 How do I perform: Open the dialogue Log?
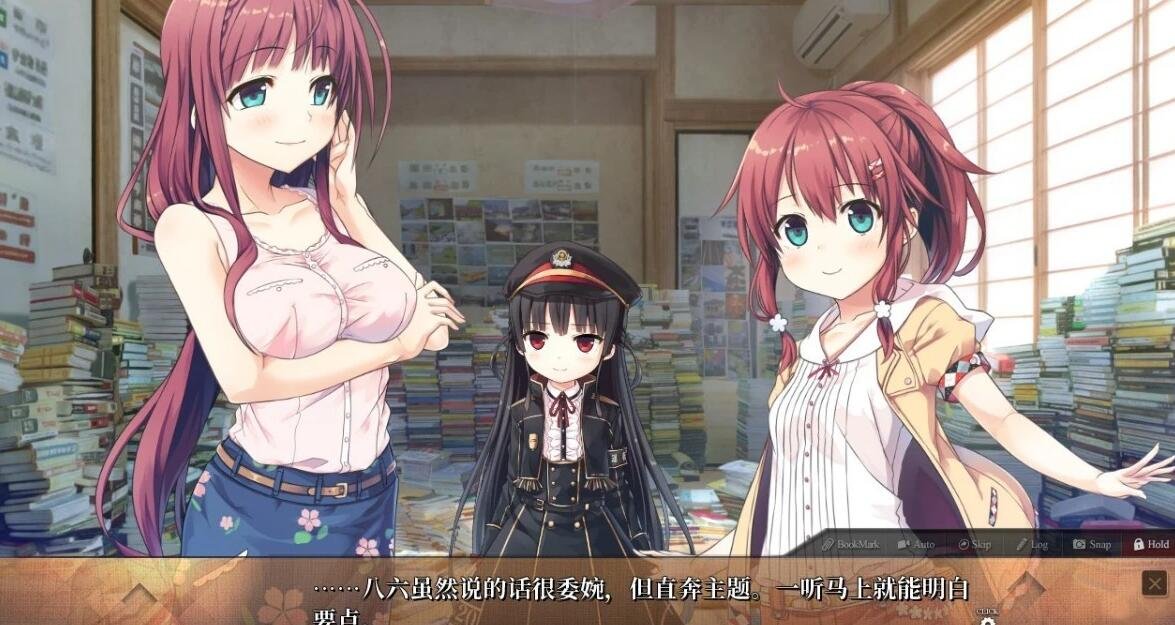tap(1032, 544)
